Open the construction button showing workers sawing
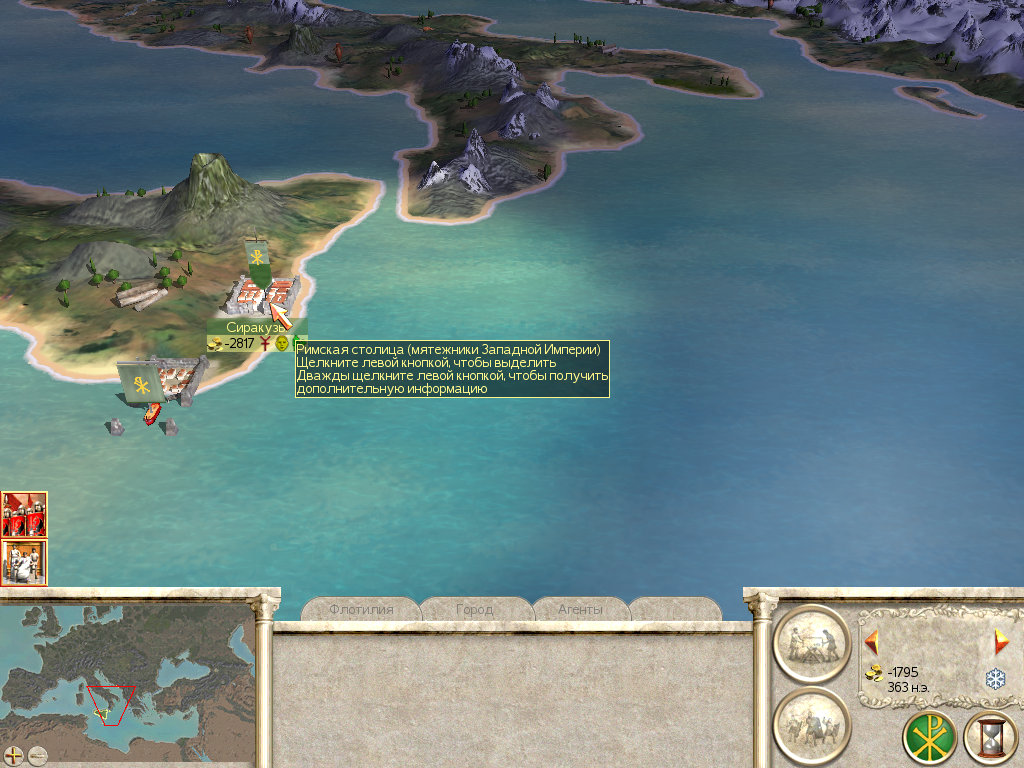The image size is (1024, 768). coord(811,642)
